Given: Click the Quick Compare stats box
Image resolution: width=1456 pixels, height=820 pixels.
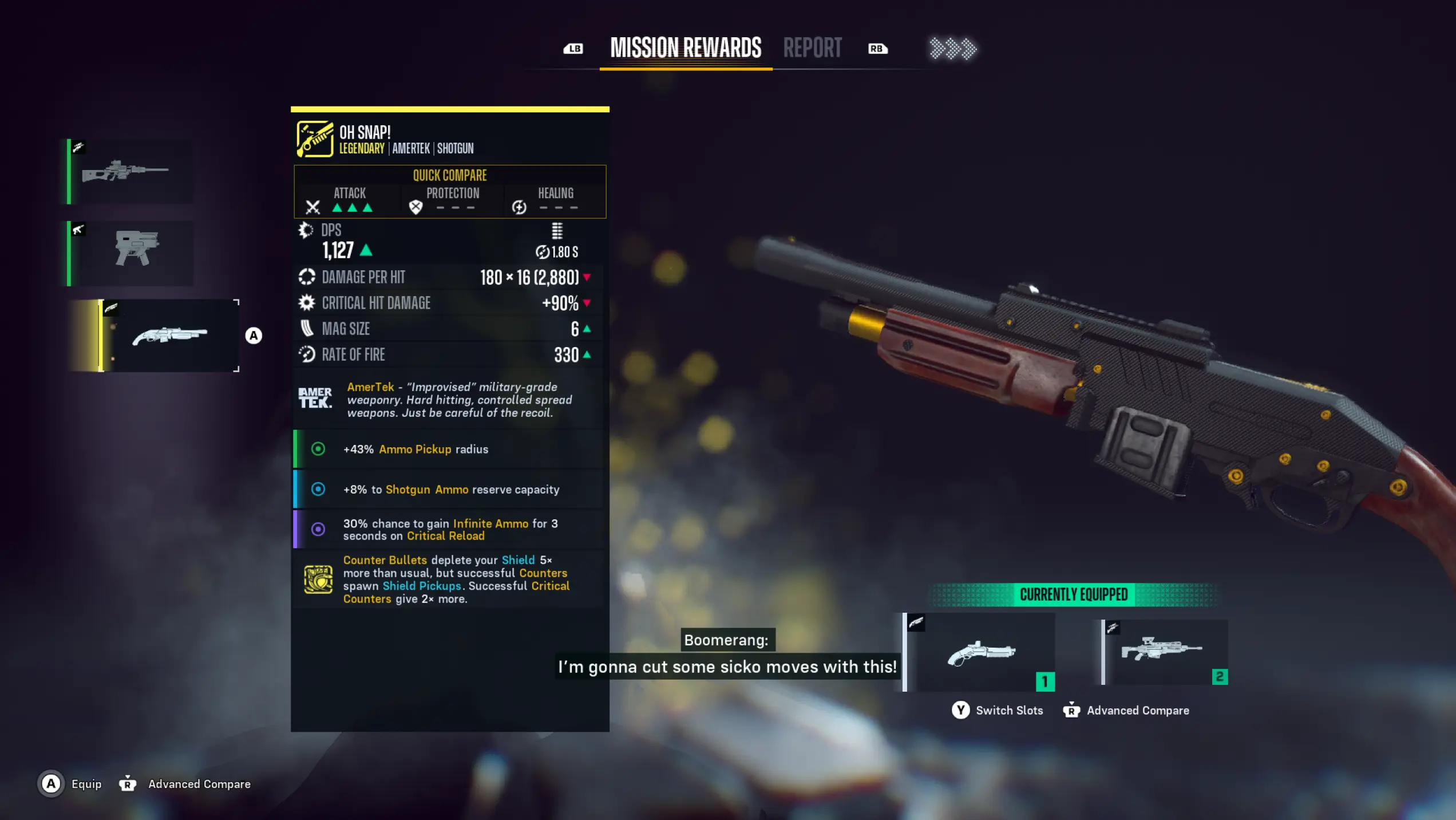Looking at the screenshot, I should coord(450,192).
